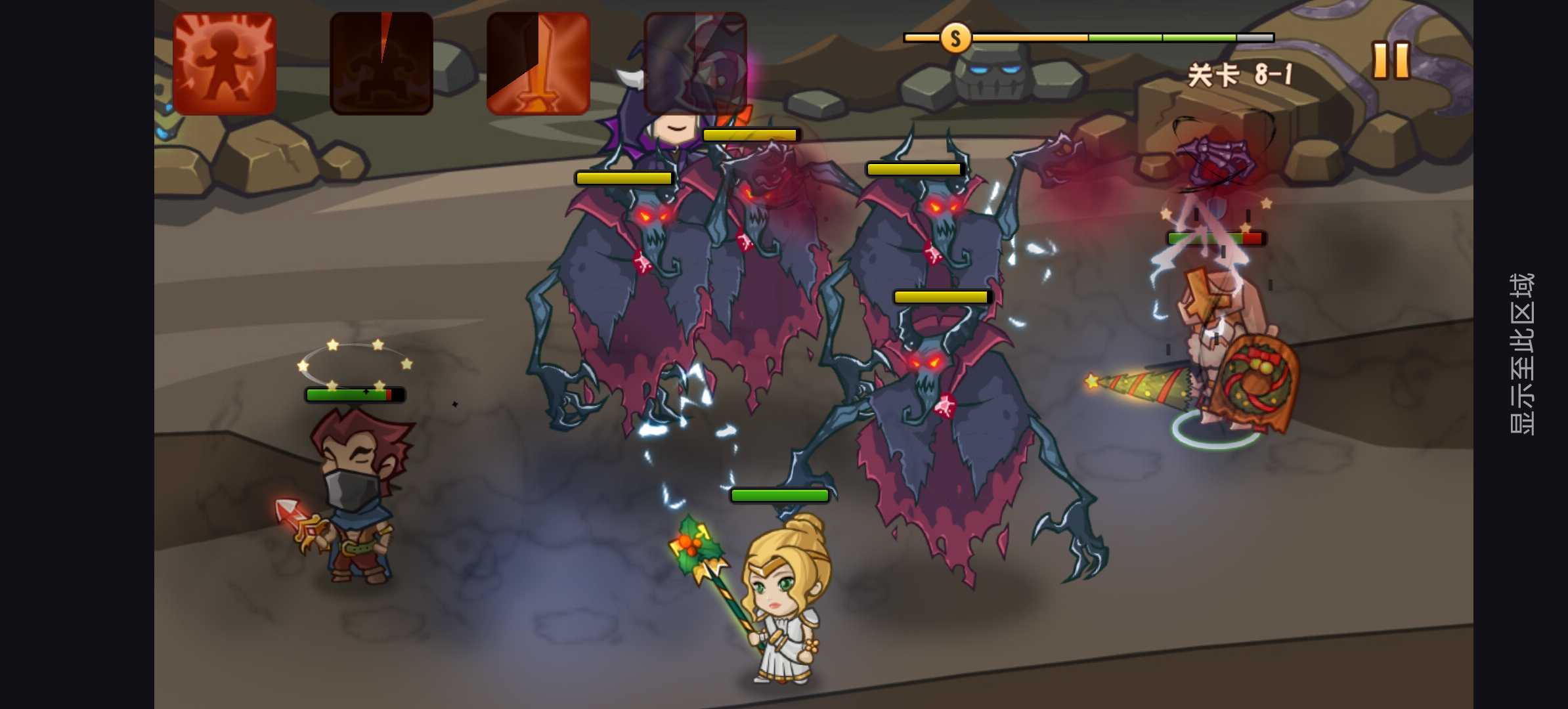The image size is (1568, 709).
Task: Use the orange sword skill
Action: (x=538, y=64)
